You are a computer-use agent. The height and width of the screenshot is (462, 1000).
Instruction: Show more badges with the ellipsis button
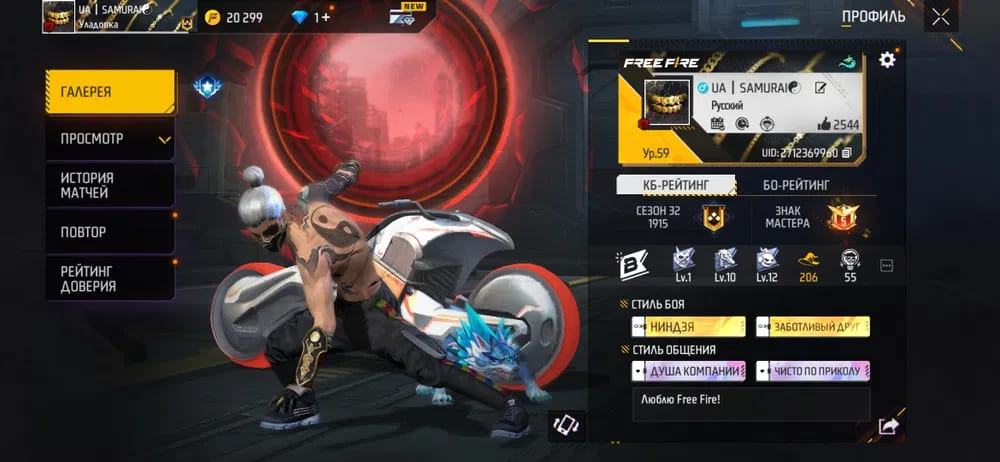[x=886, y=266]
